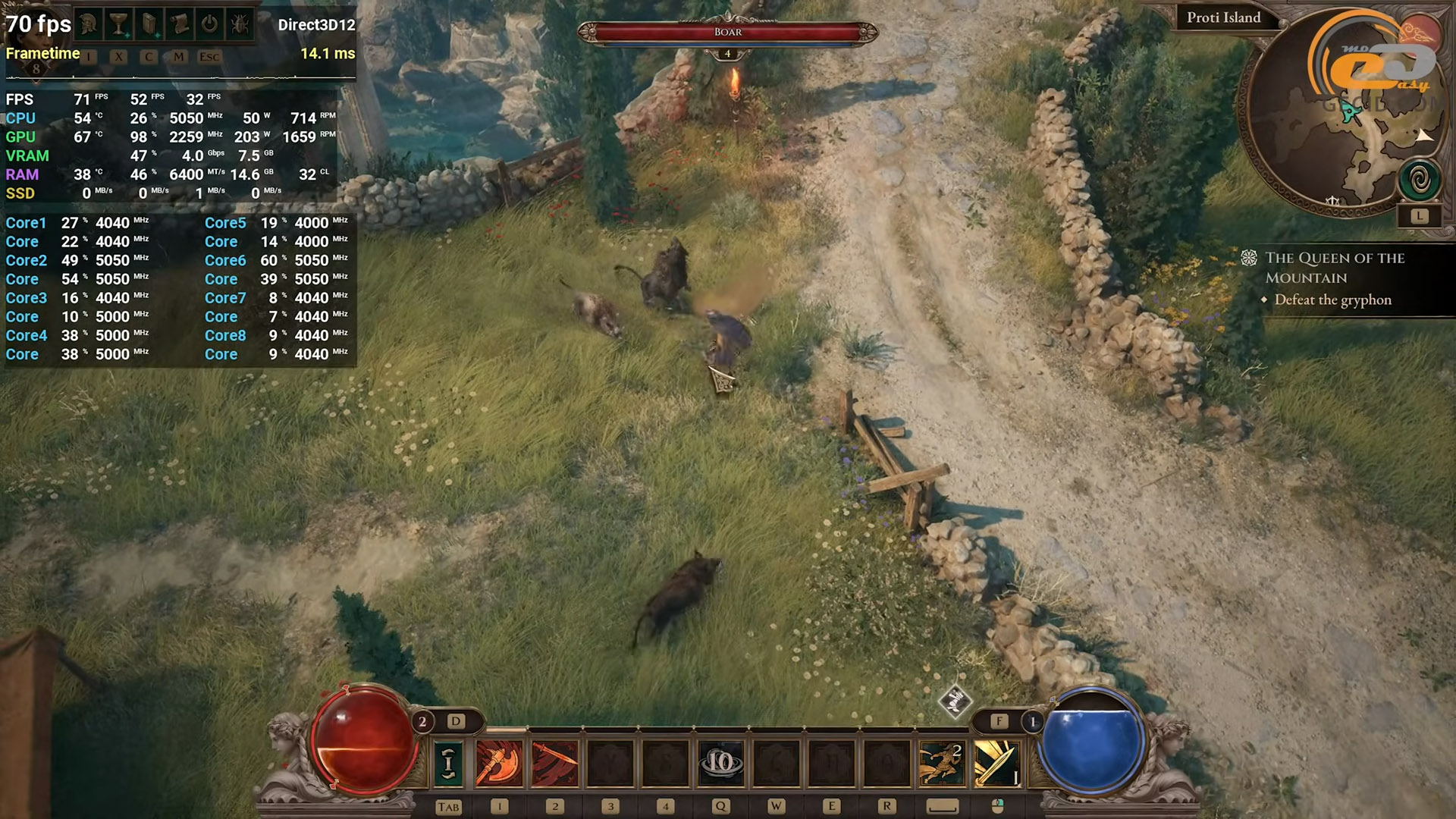Select The Queen of the Mountain quest tracker
This screenshot has height=819, width=1456.
tap(1334, 268)
